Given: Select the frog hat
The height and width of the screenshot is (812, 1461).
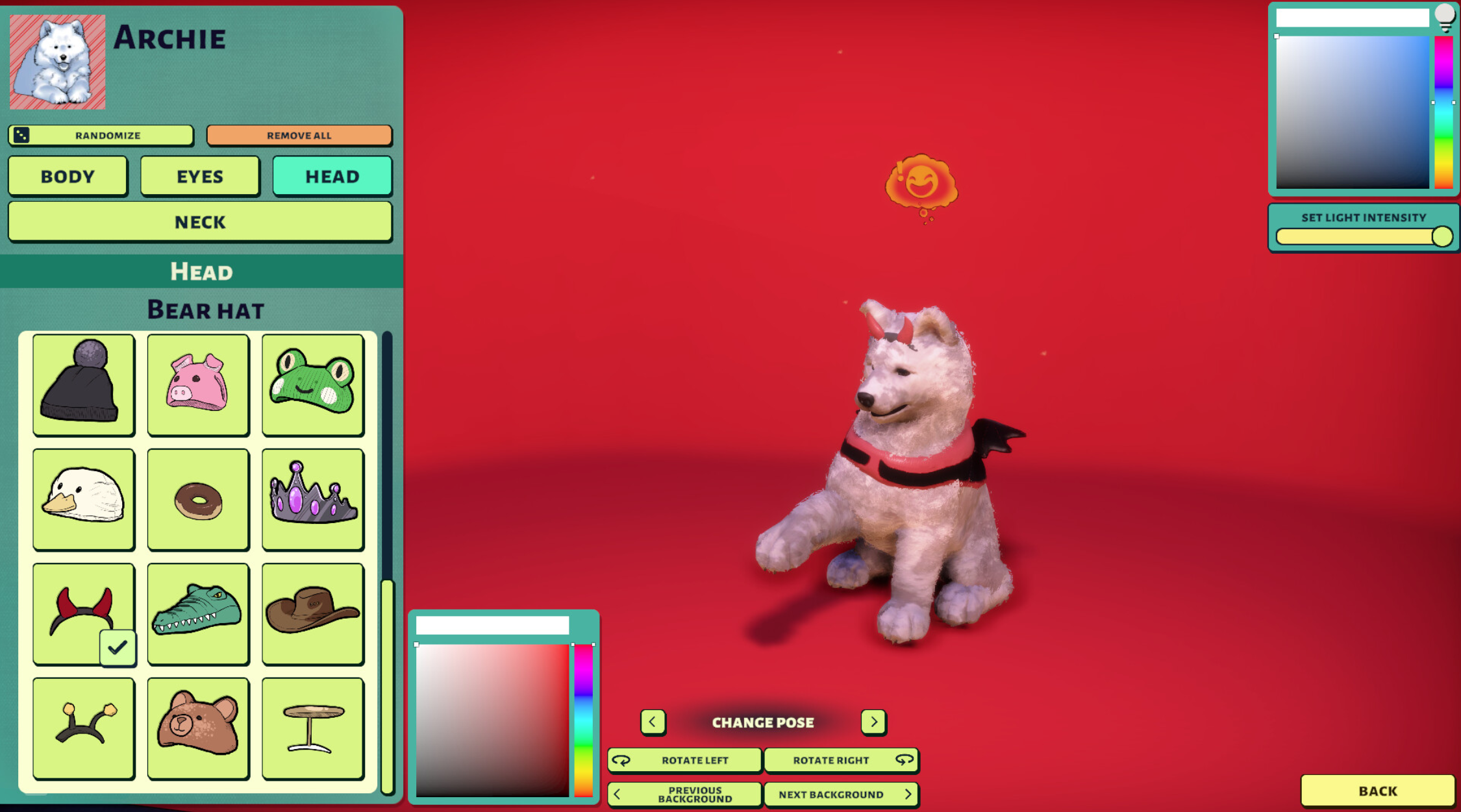Looking at the screenshot, I should (312, 384).
